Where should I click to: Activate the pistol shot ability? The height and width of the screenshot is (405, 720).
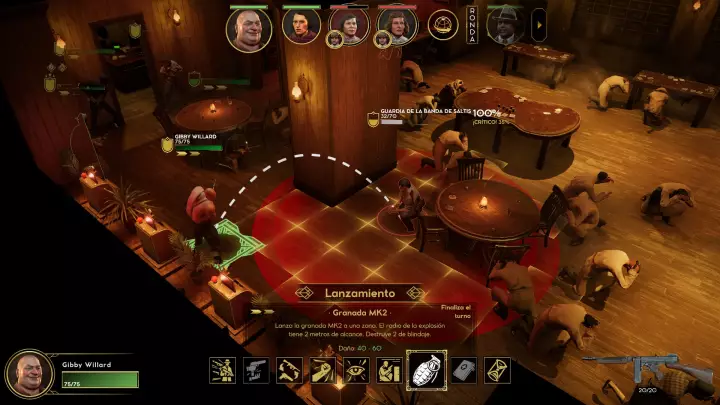[x=256, y=371]
